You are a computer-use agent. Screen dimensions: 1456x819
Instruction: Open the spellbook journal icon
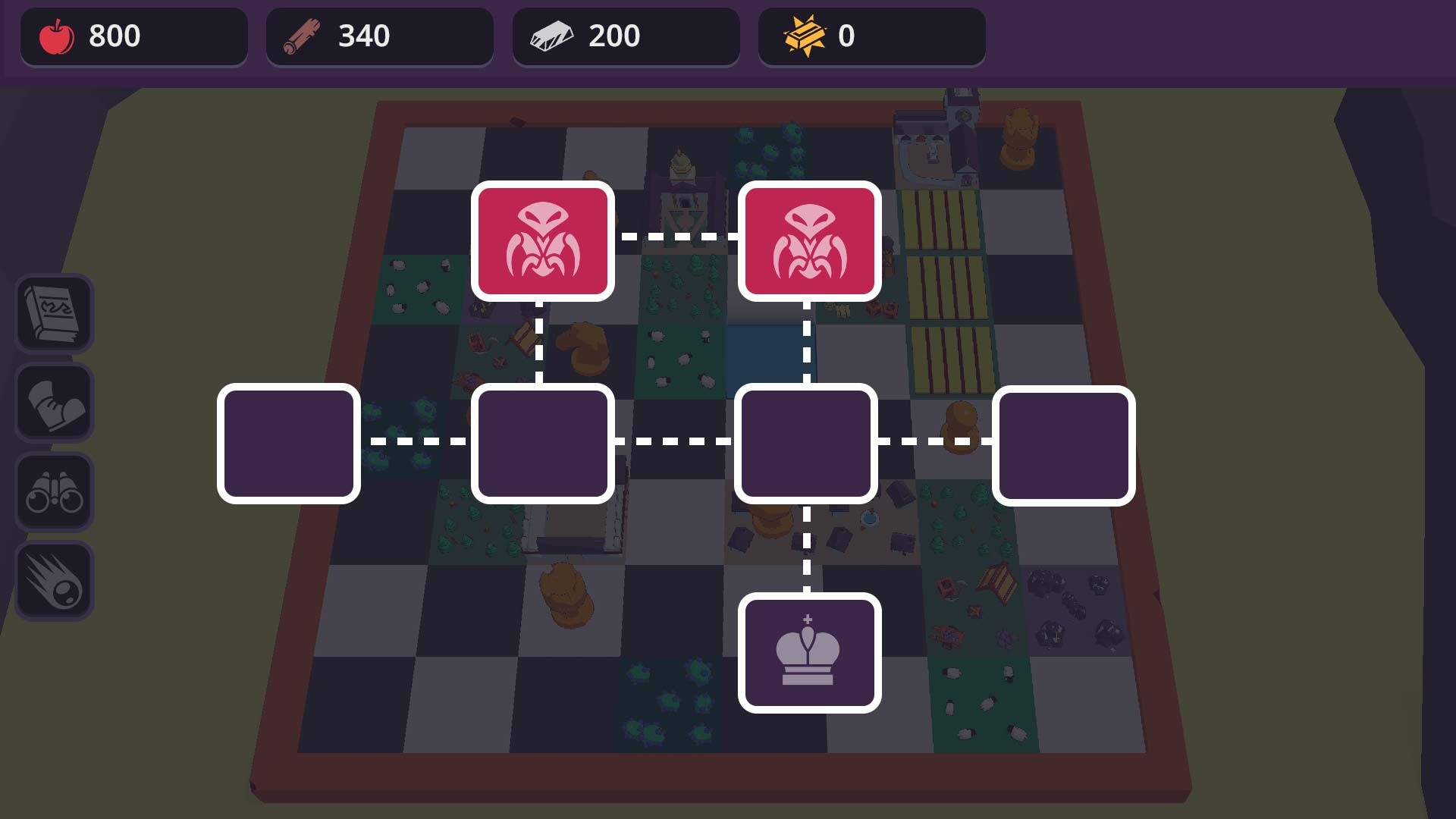(54, 314)
